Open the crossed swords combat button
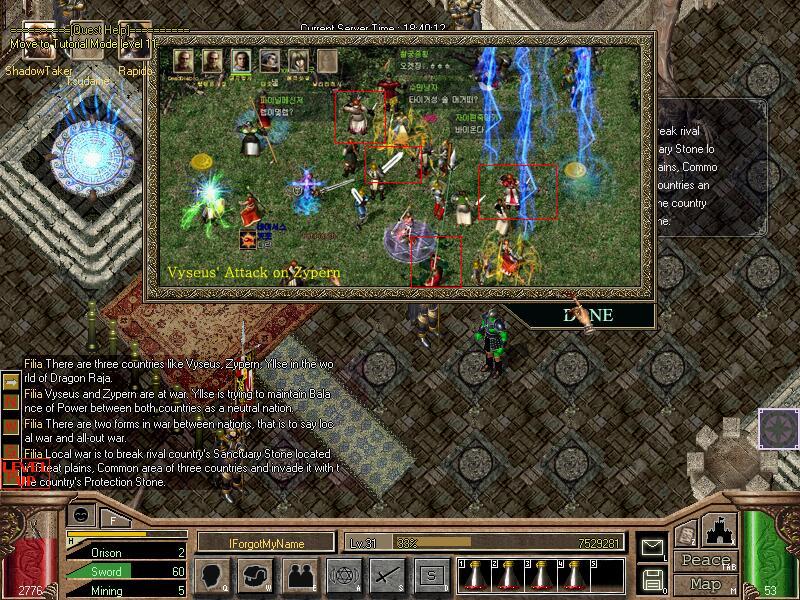The height and width of the screenshot is (600, 800). click(x=386, y=575)
